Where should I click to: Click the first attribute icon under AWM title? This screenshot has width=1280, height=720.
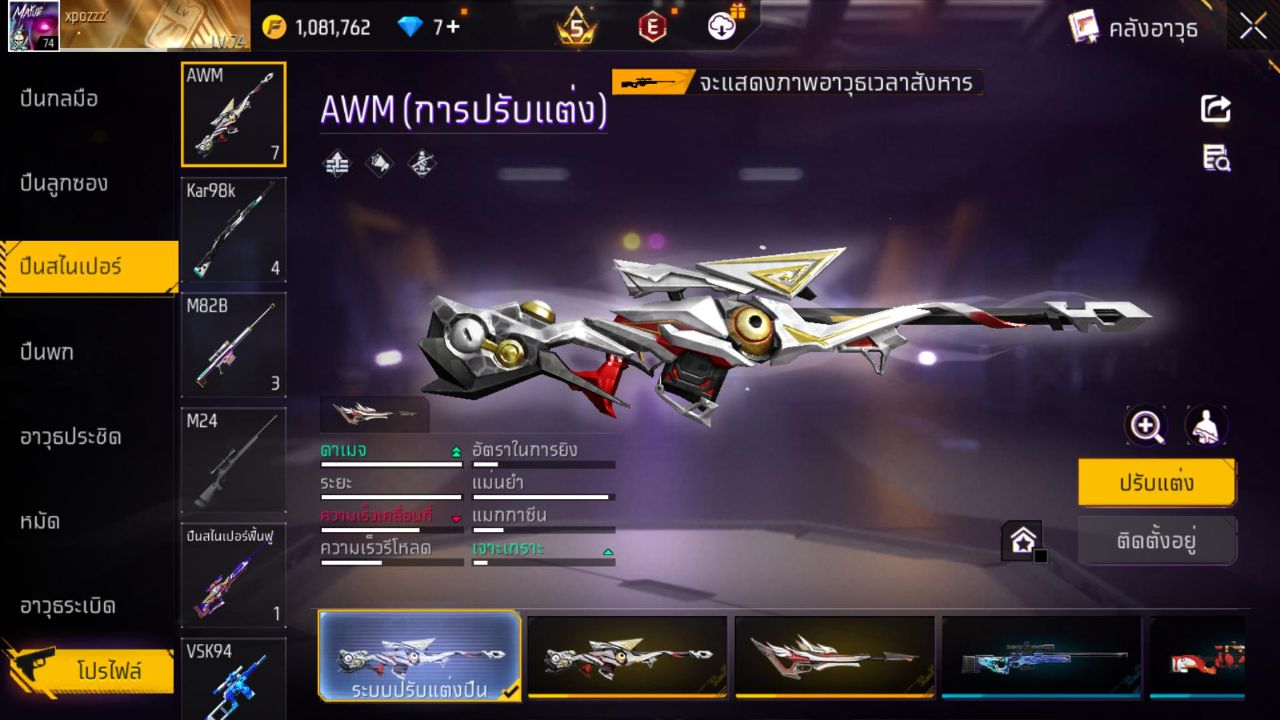(x=336, y=163)
